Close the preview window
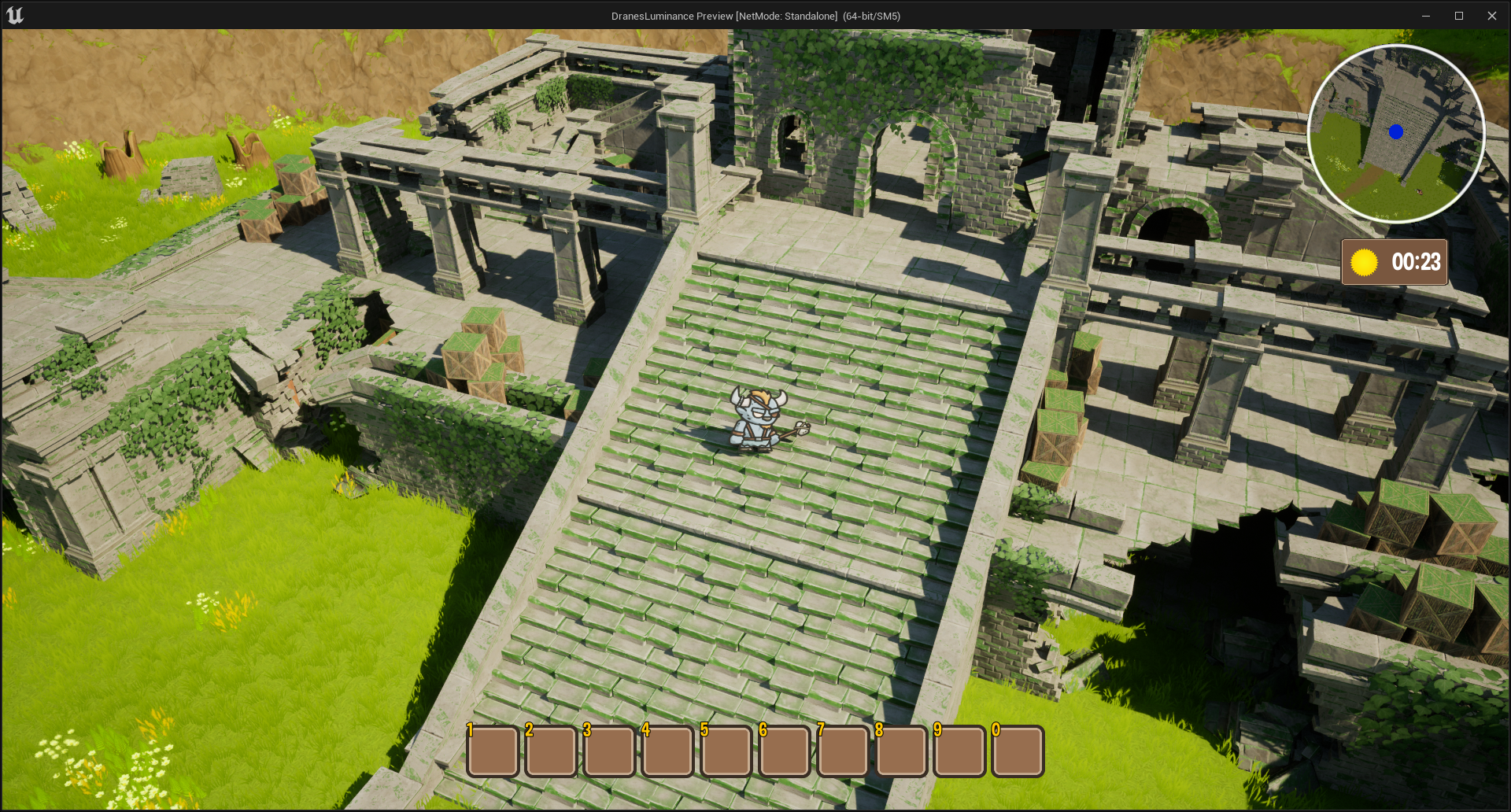 tap(1491, 16)
